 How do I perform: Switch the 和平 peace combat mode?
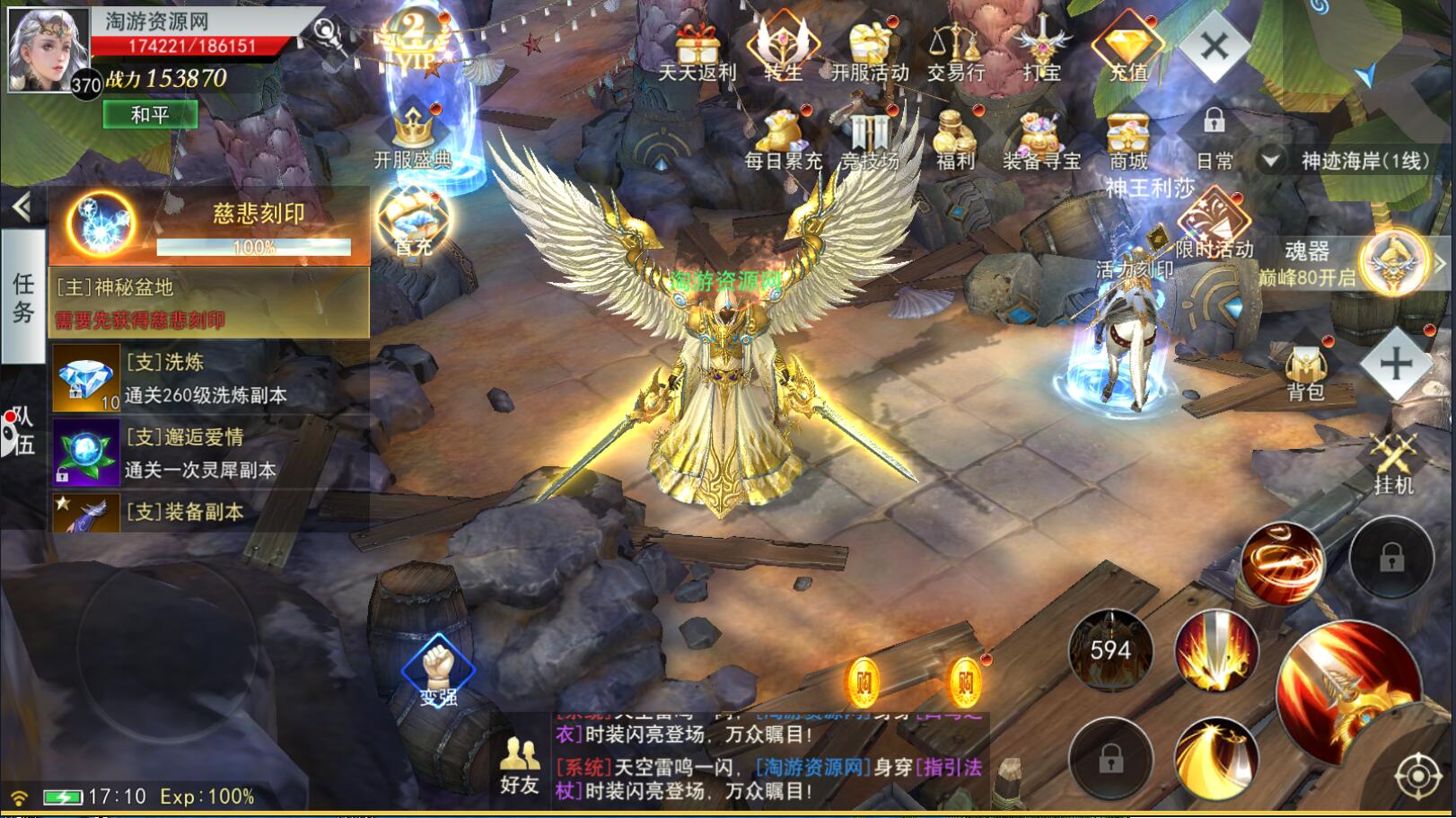click(x=150, y=115)
